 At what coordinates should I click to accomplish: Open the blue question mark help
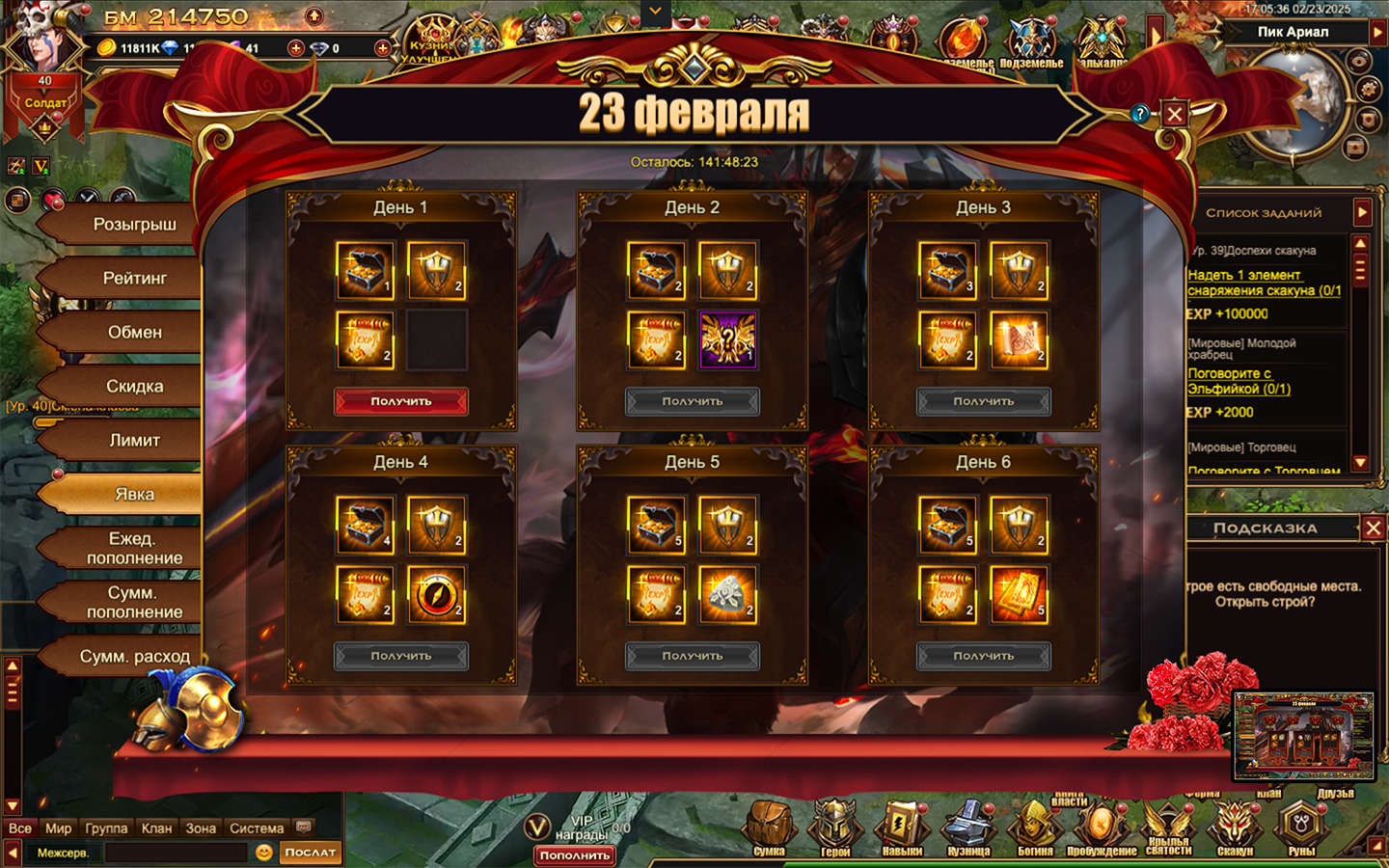(1140, 114)
